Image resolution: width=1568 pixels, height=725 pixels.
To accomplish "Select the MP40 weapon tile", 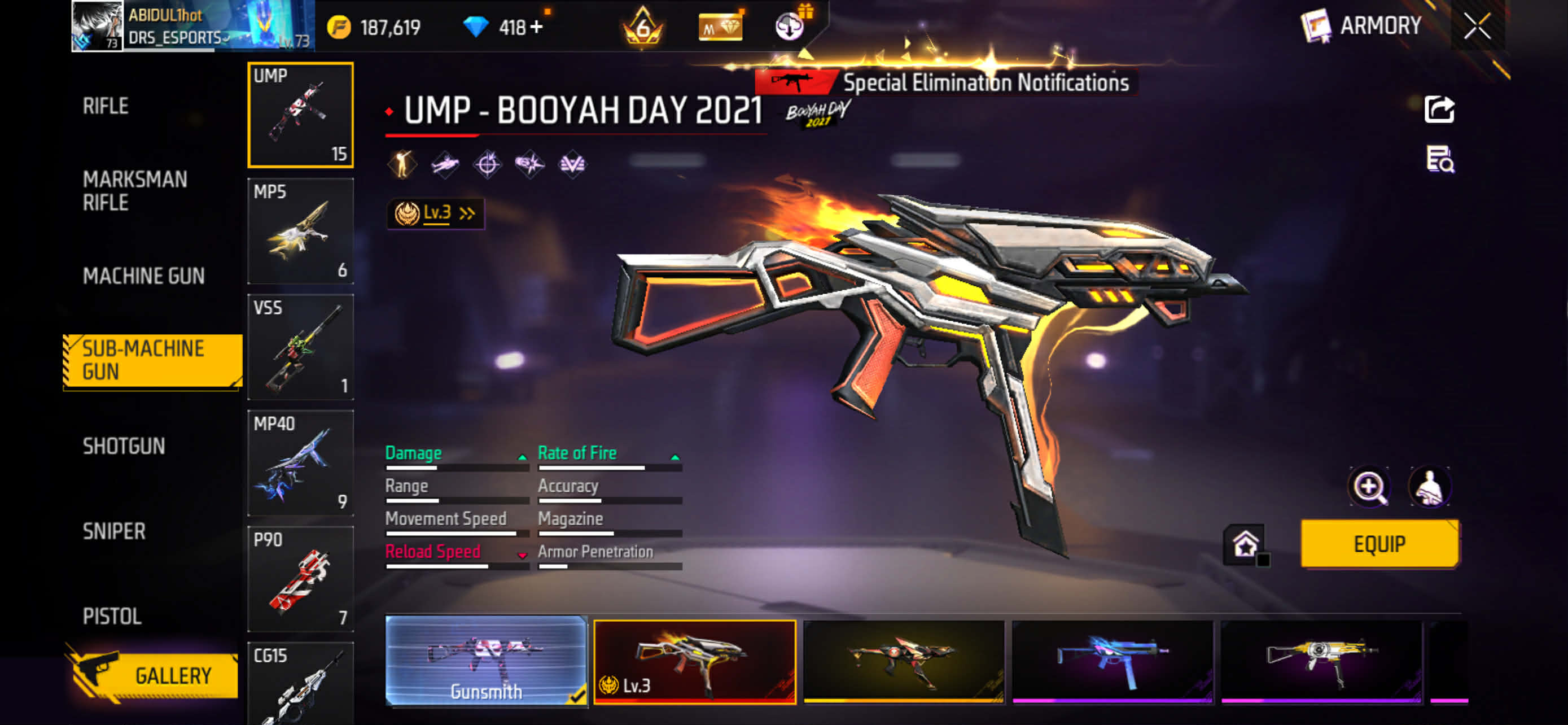I will coord(300,462).
